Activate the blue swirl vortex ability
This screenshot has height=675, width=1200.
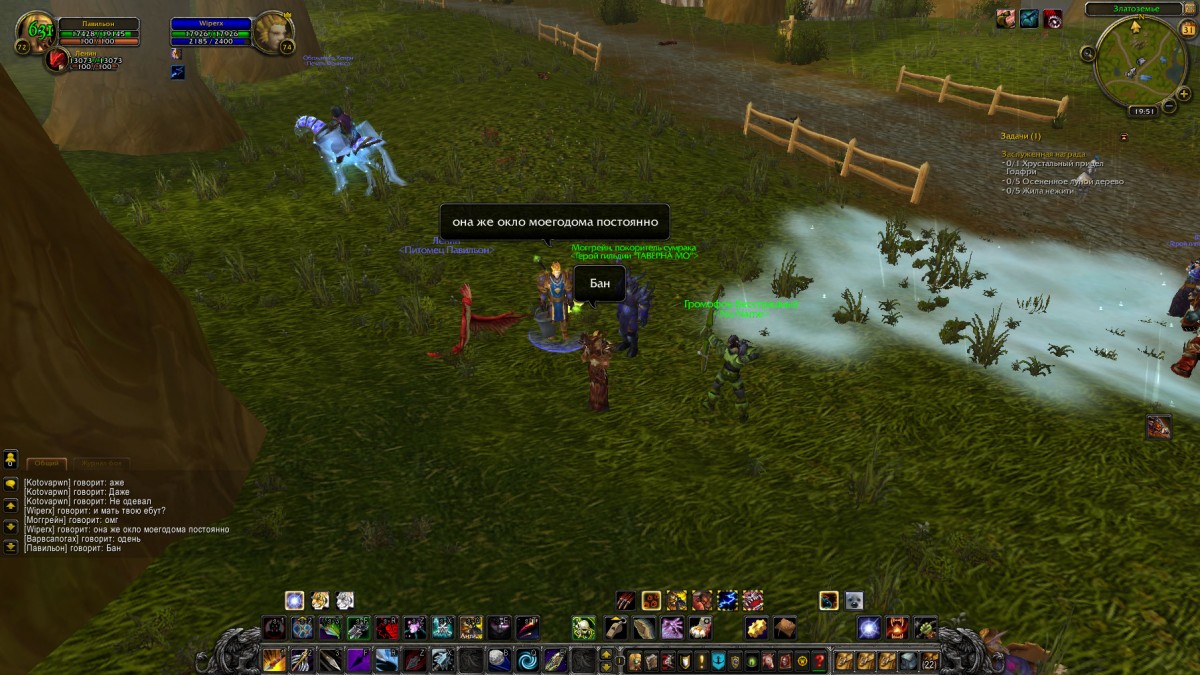[x=527, y=660]
